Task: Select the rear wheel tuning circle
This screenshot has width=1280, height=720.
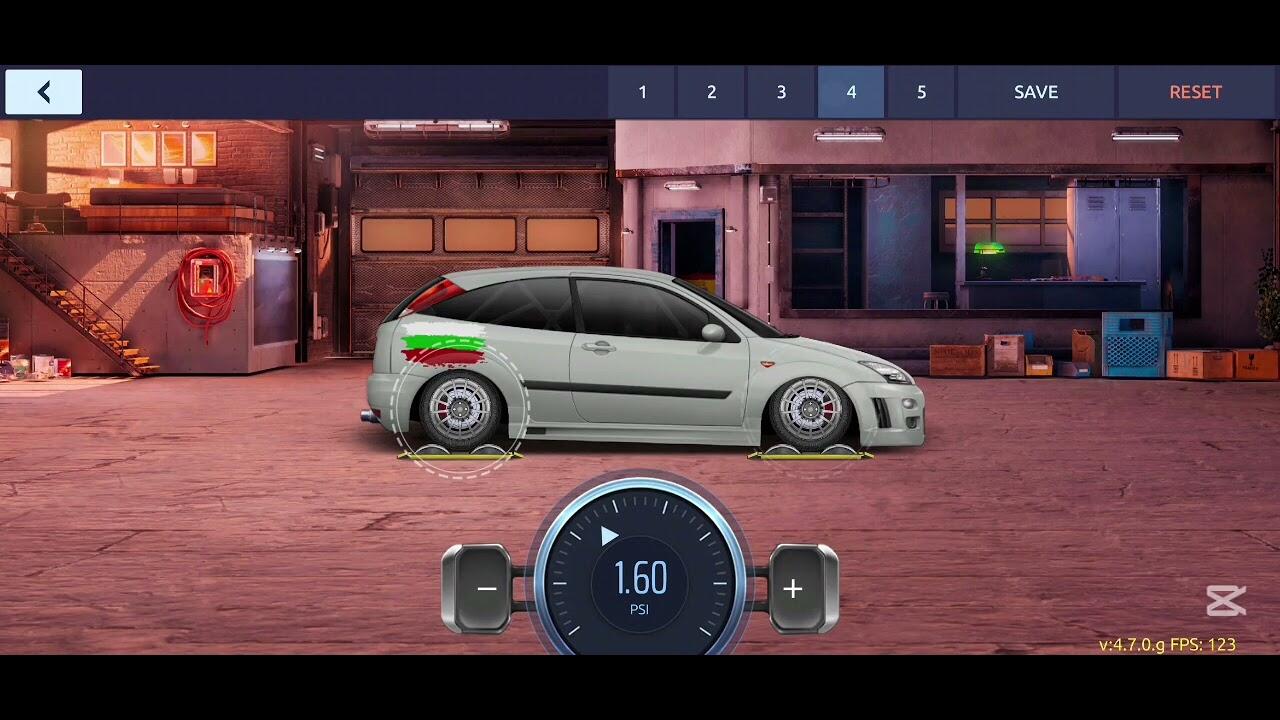Action: (x=460, y=410)
